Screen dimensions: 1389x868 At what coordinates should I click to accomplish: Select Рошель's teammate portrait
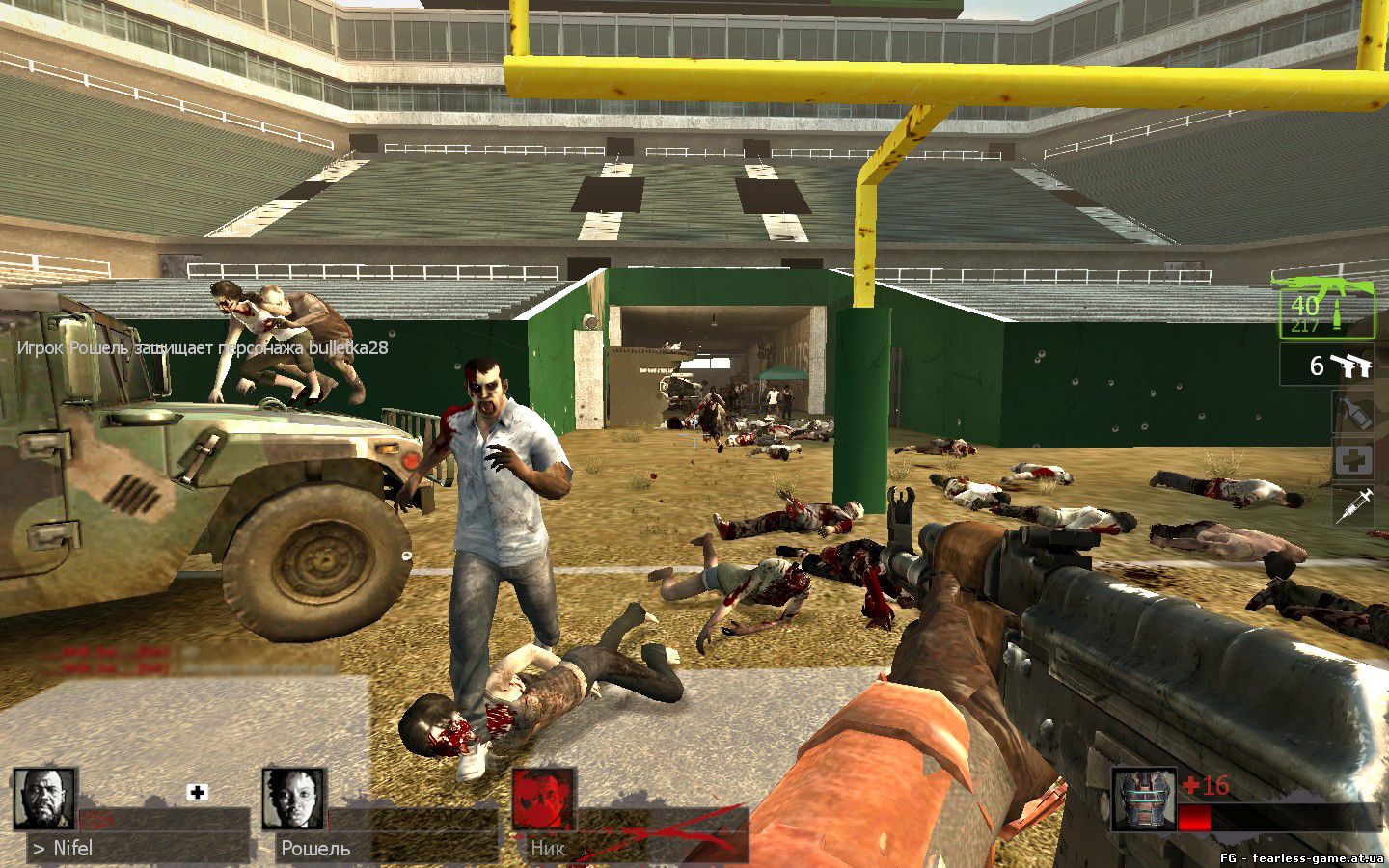[294, 800]
